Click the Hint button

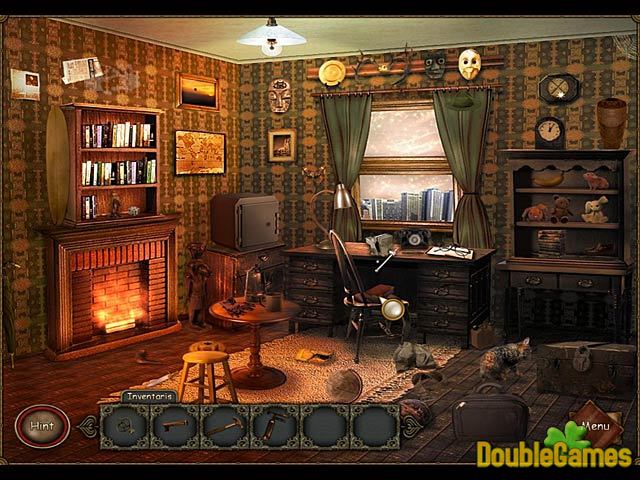pyautogui.click(x=42, y=425)
